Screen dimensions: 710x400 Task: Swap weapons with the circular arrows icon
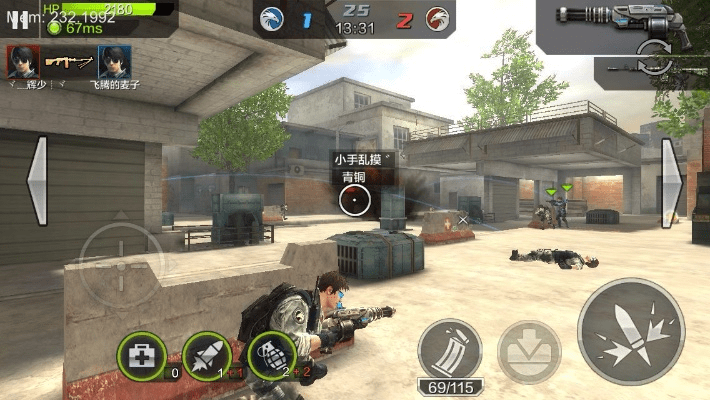tap(653, 52)
